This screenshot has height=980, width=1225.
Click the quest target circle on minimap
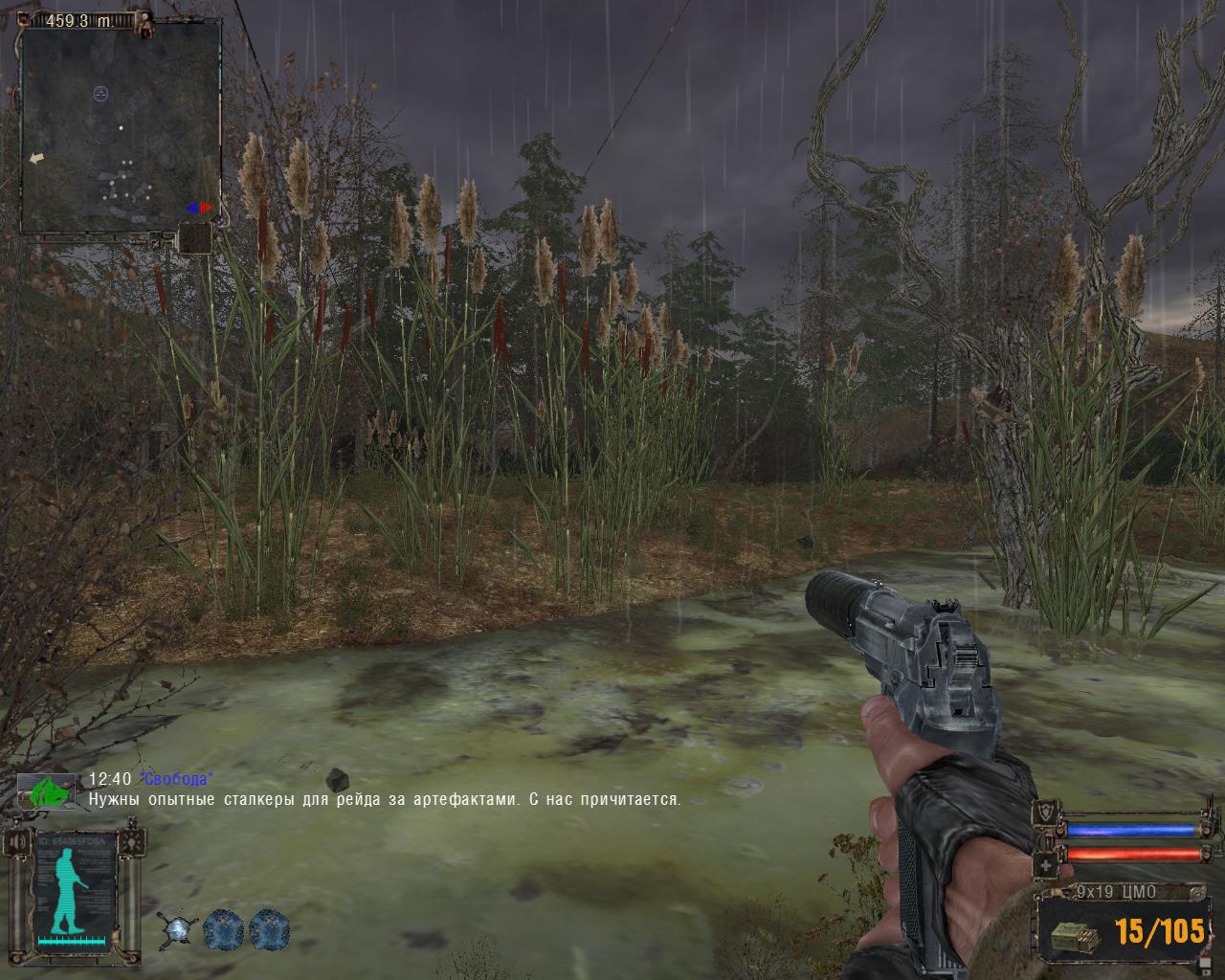tap(99, 94)
